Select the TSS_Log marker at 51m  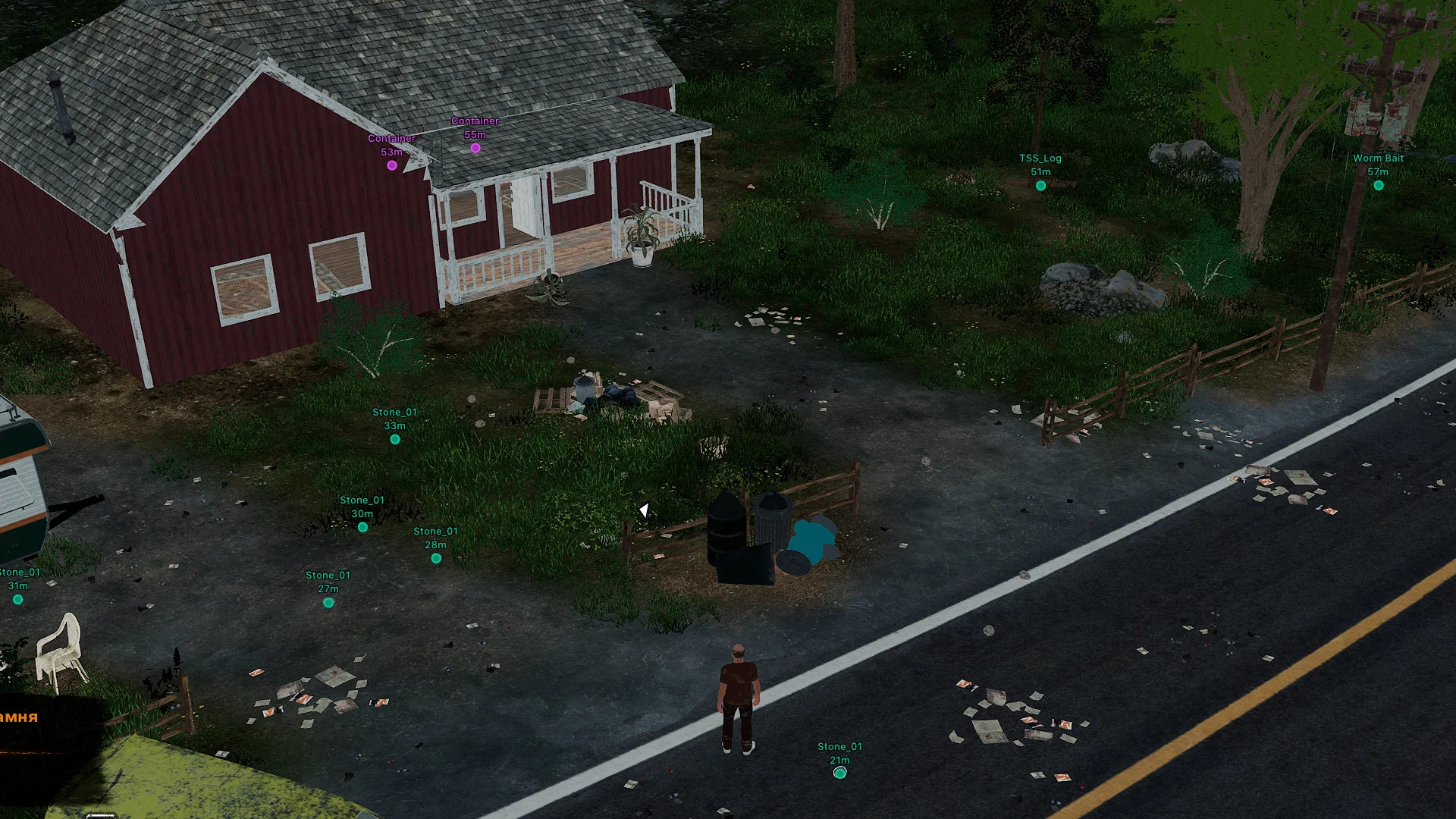click(1040, 186)
